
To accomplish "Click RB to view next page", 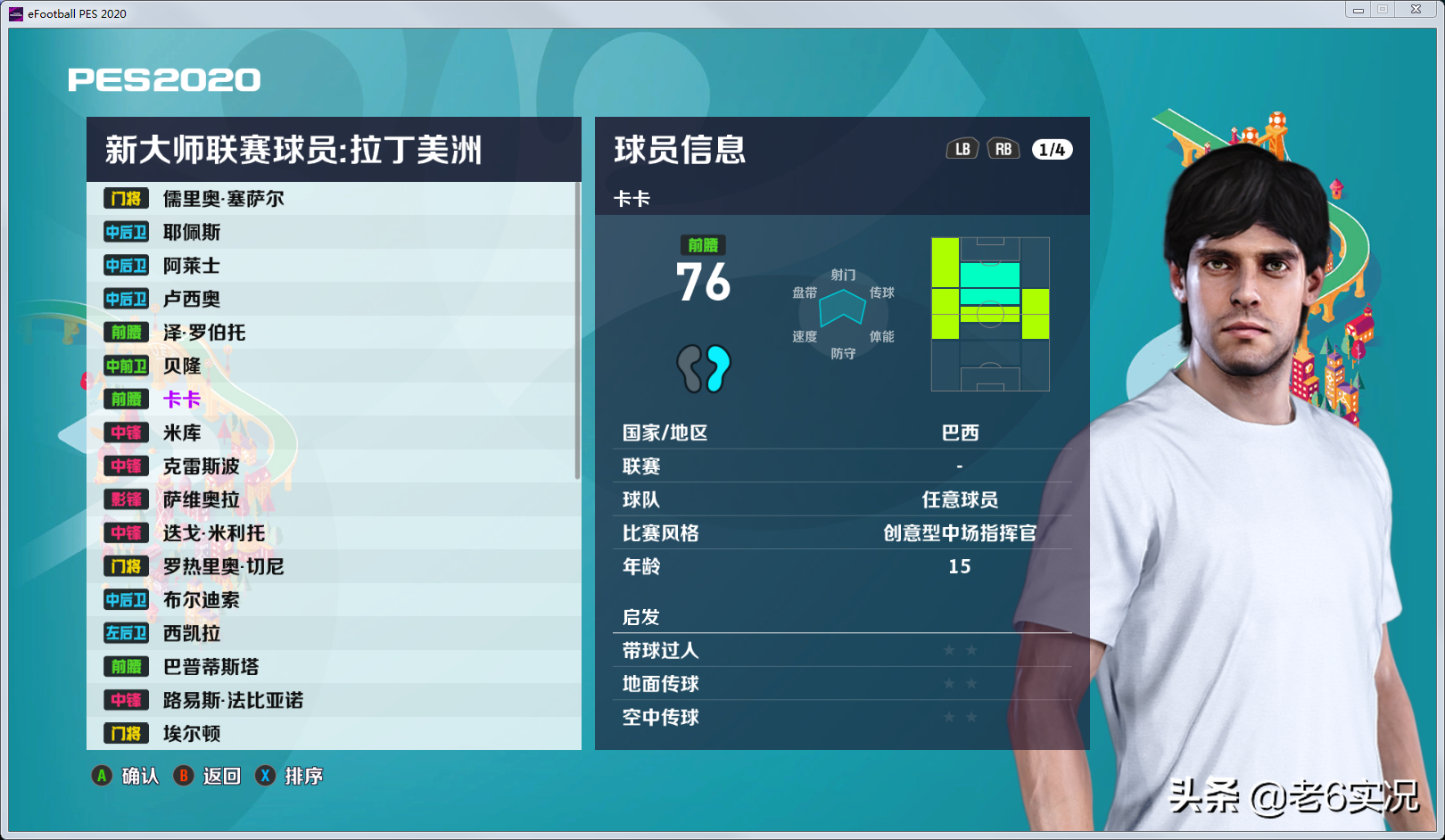I will click(x=1003, y=149).
